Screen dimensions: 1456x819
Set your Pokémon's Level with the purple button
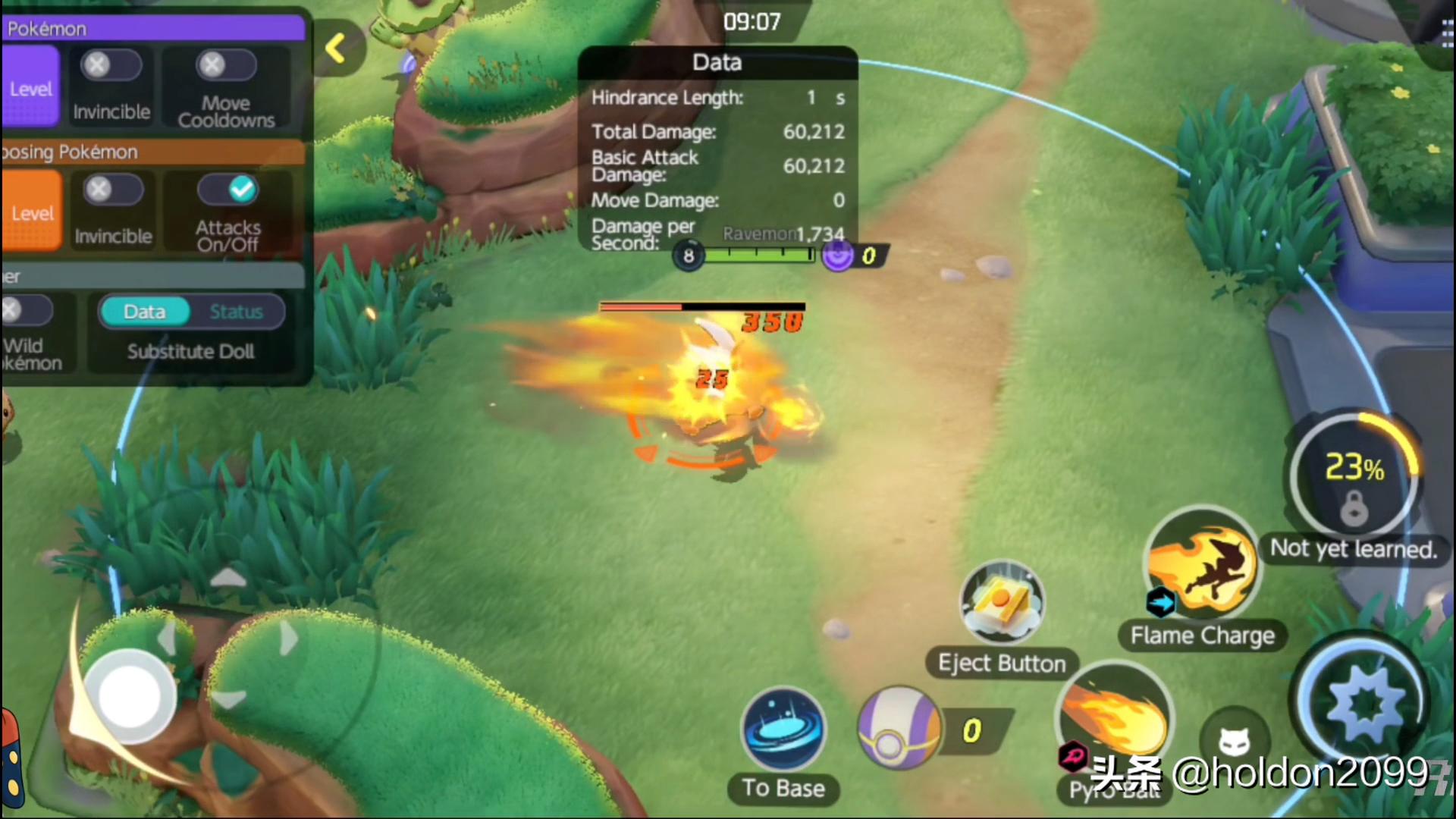pyautogui.click(x=30, y=86)
